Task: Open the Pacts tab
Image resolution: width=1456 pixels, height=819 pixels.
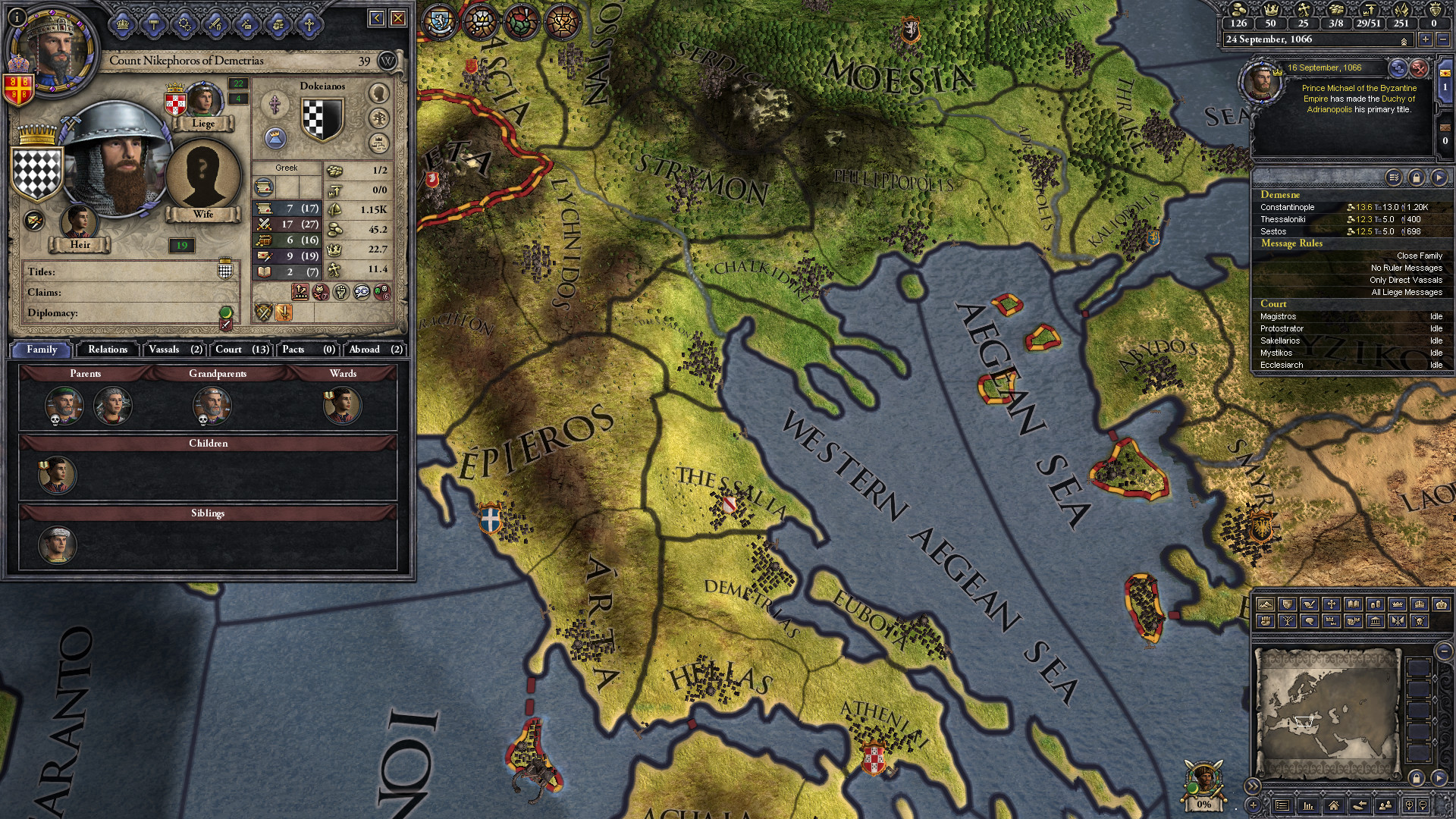Action: point(308,350)
